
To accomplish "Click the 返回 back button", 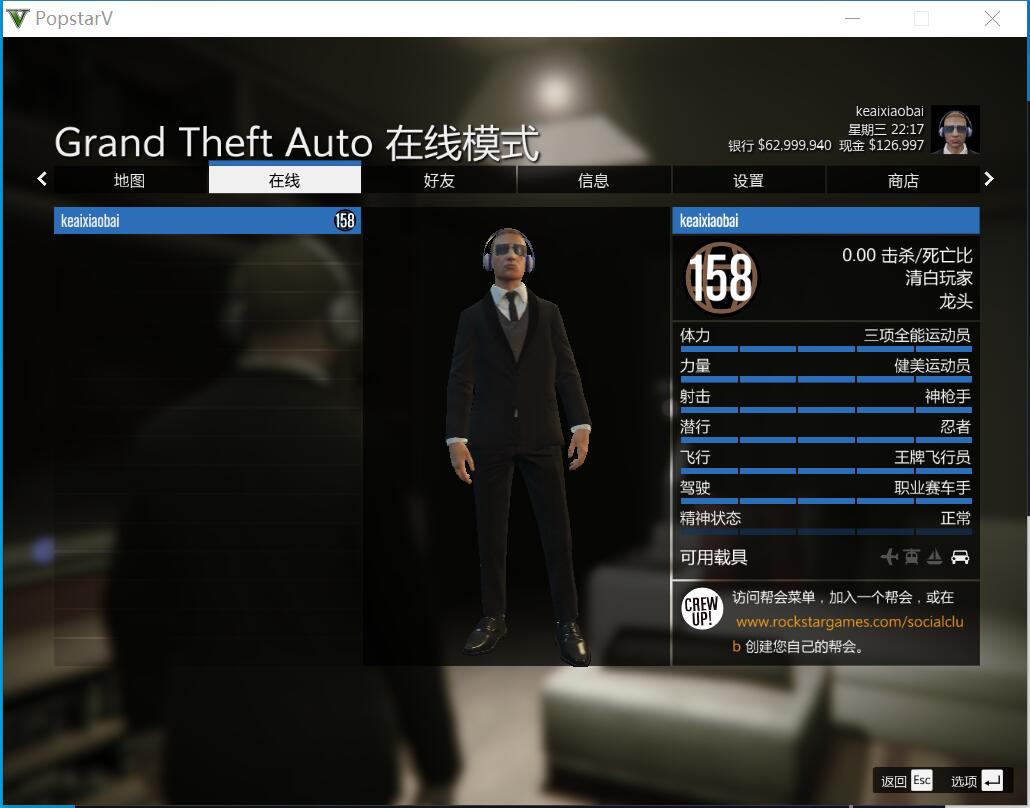I will 906,781.
